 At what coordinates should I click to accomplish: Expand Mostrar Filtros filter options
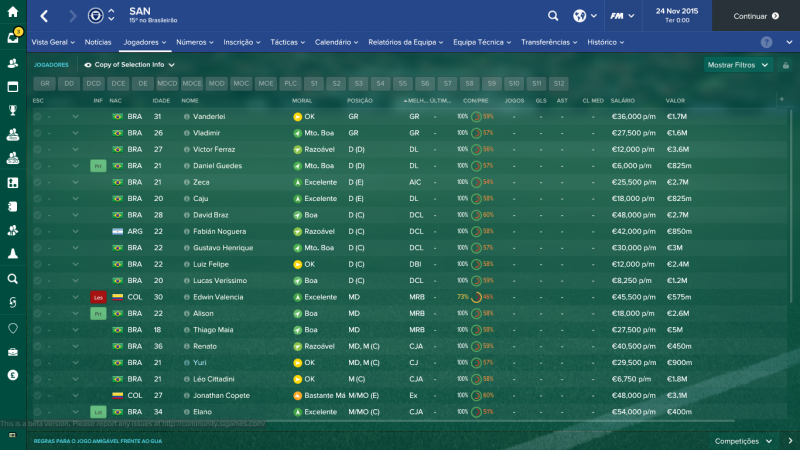tap(738, 64)
